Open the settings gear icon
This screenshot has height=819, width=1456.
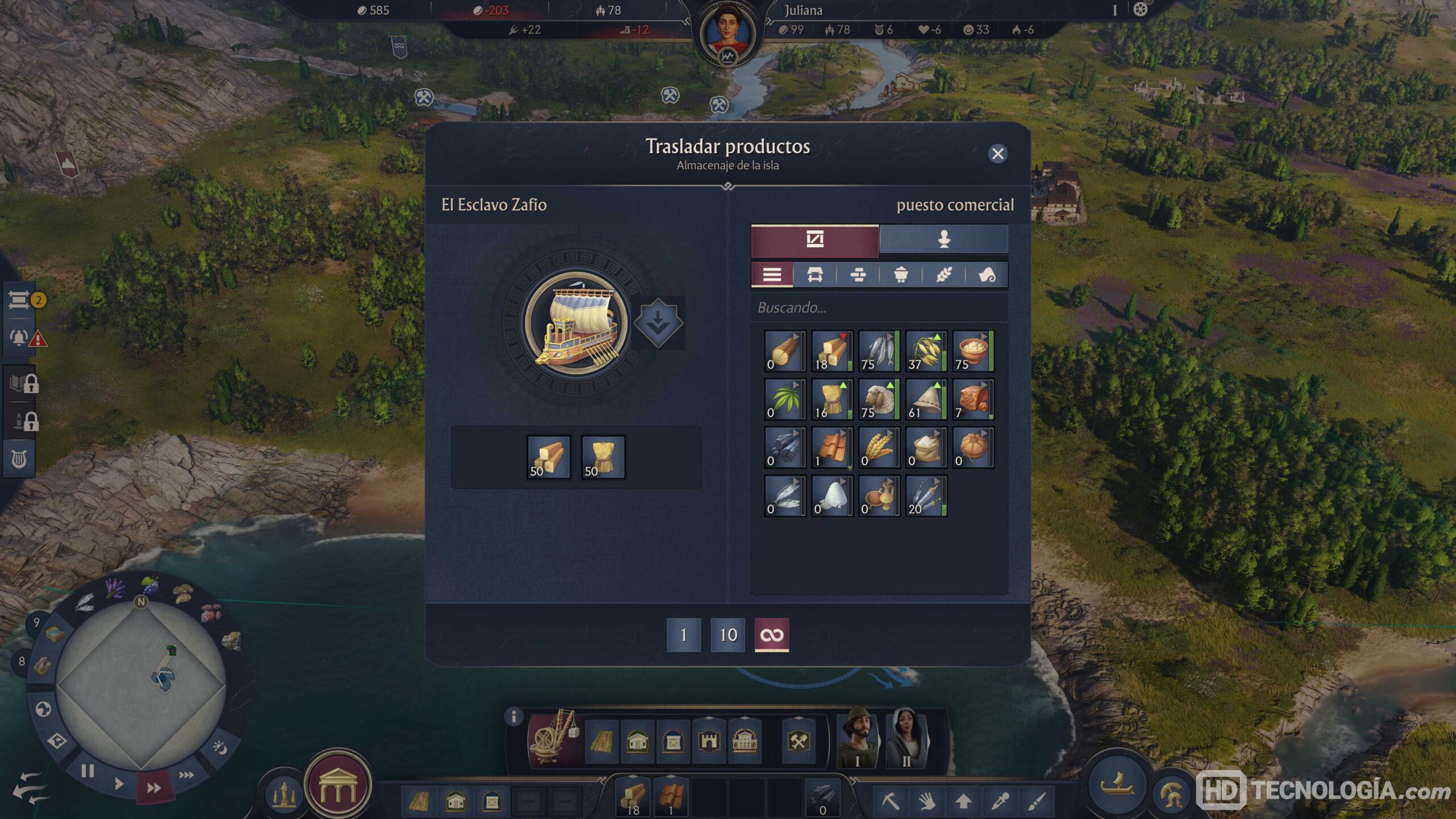[1140, 10]
